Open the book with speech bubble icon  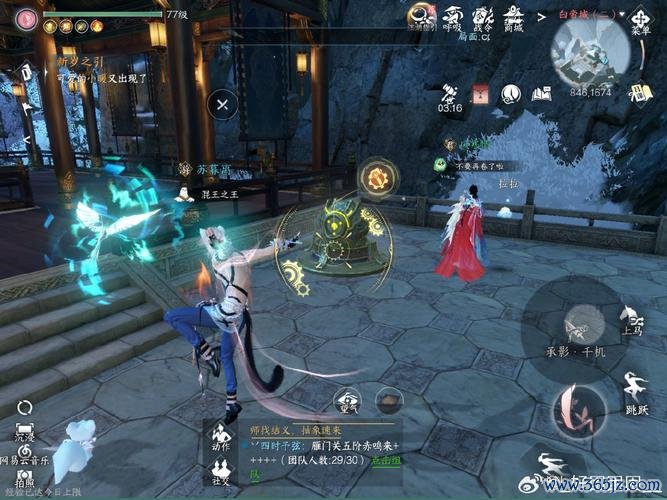click(x=543, y=93)
